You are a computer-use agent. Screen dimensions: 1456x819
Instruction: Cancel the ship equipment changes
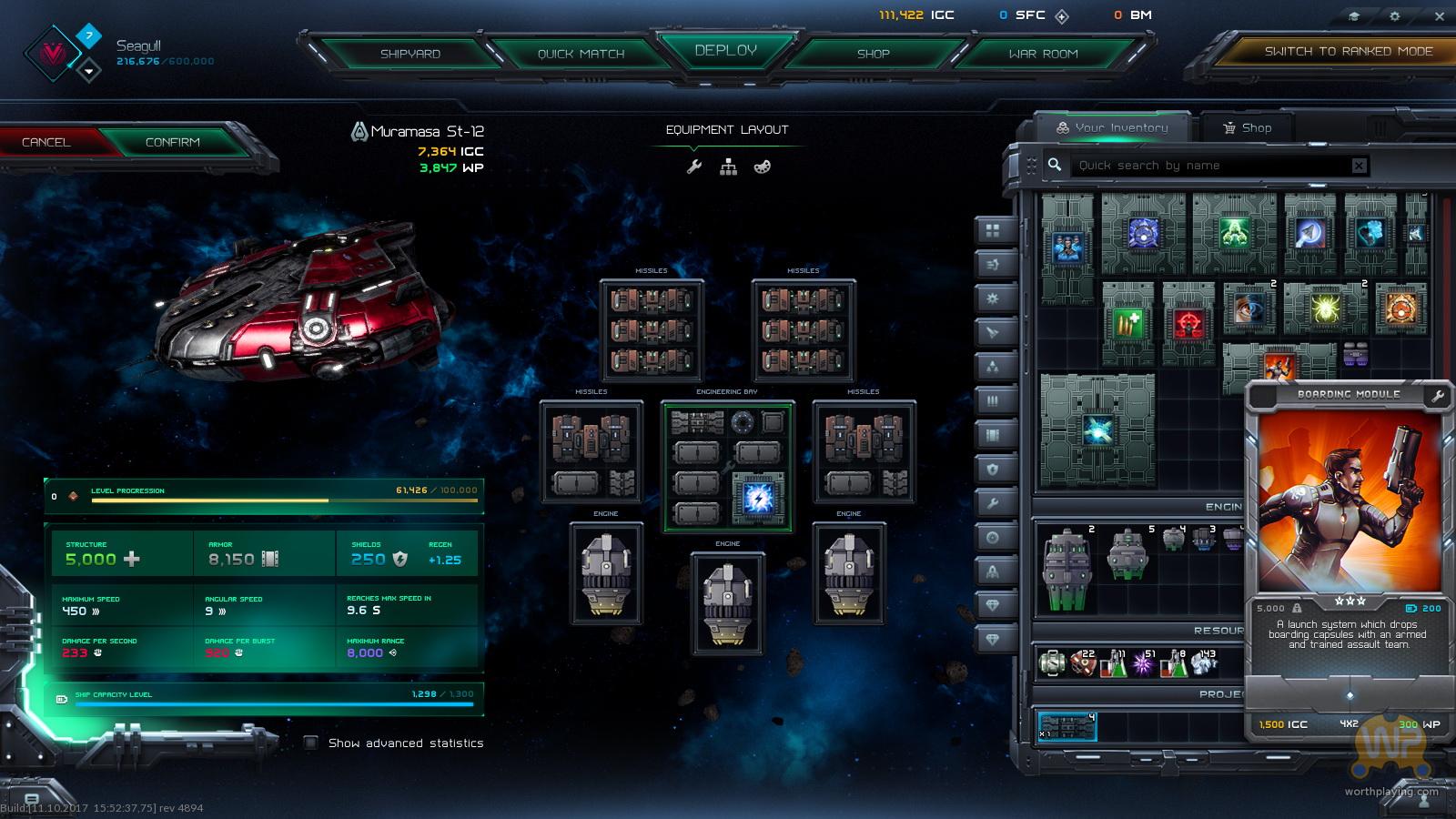[46, 143]
